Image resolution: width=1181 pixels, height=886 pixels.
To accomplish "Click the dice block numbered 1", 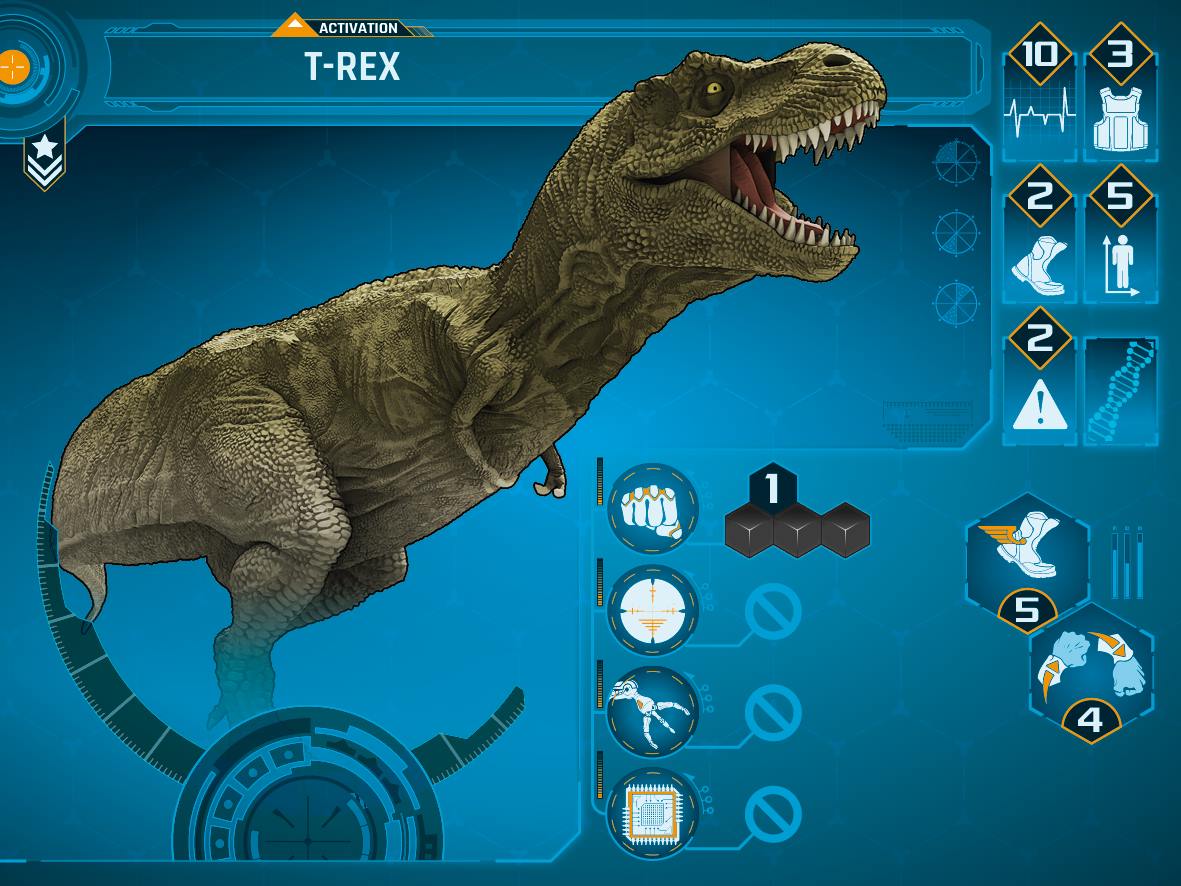I will [772, 490].
